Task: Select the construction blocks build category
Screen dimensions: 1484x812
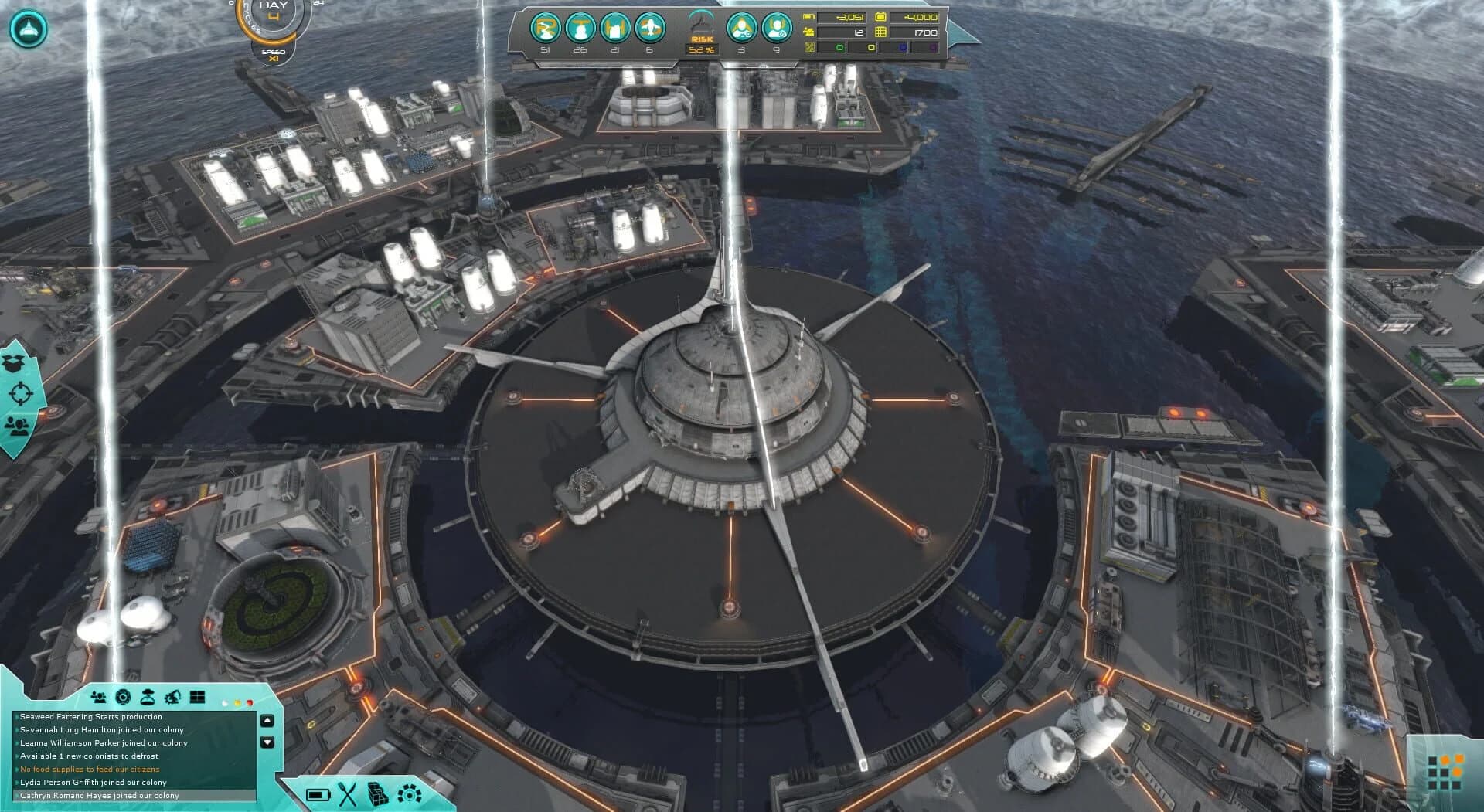Action: coord(377,795)
